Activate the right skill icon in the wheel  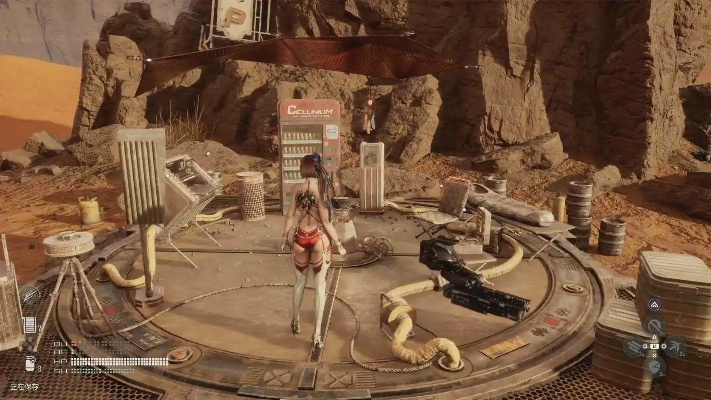(x=675, y=347)
